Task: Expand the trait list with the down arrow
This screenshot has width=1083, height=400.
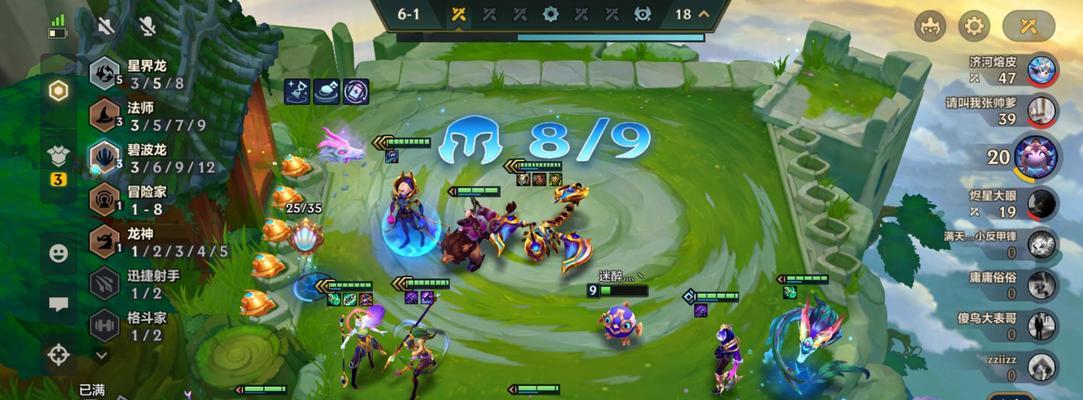Action: coord(101,354)
